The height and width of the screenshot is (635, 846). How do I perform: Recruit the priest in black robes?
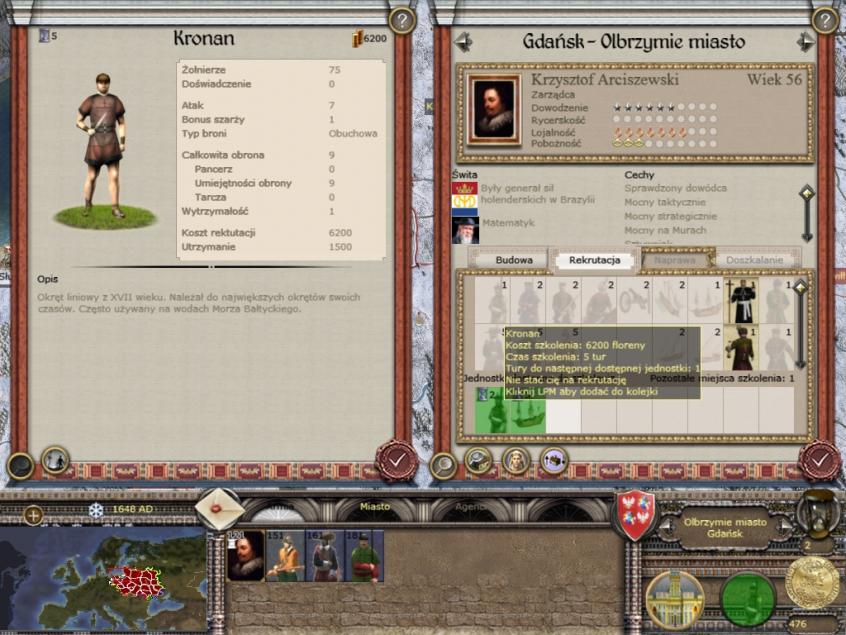[742, 300]
